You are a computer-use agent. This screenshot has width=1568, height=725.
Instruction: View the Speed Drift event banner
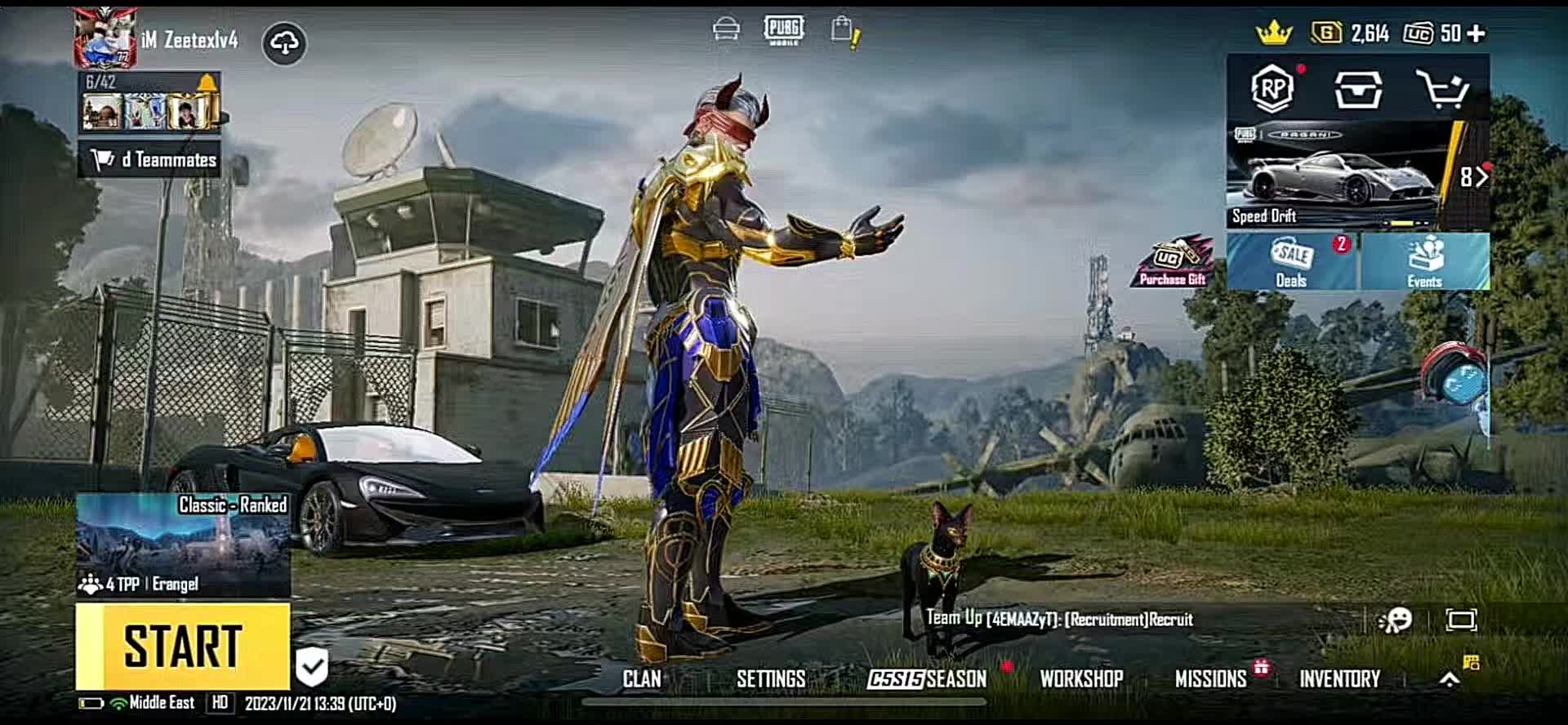1339,176
